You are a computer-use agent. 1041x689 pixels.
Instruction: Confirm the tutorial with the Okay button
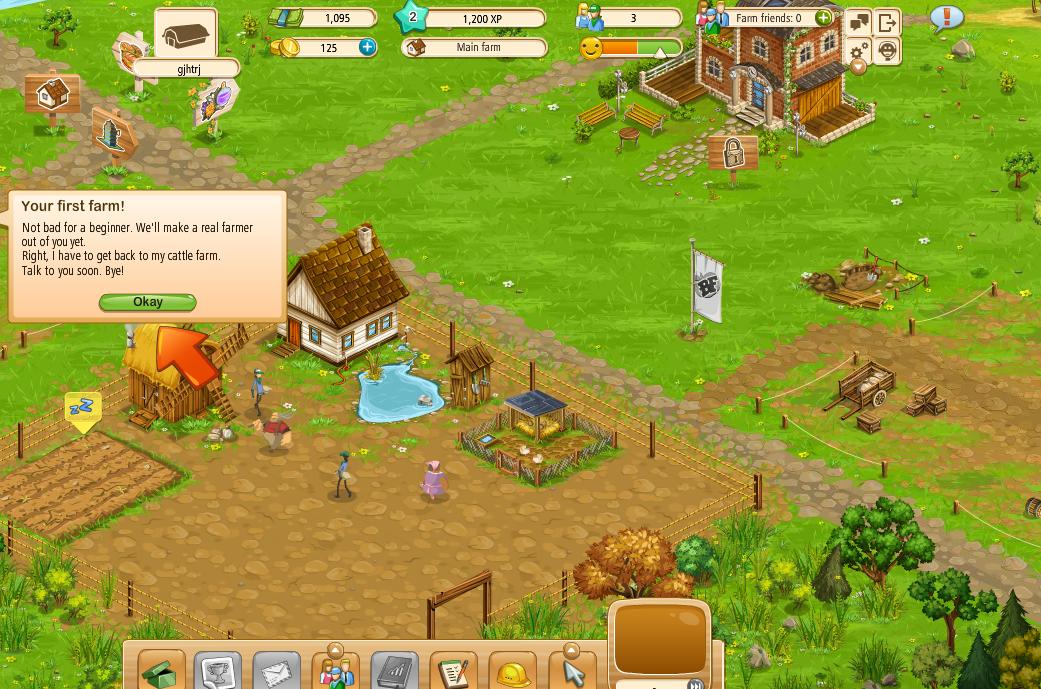[x=147, y=302]
